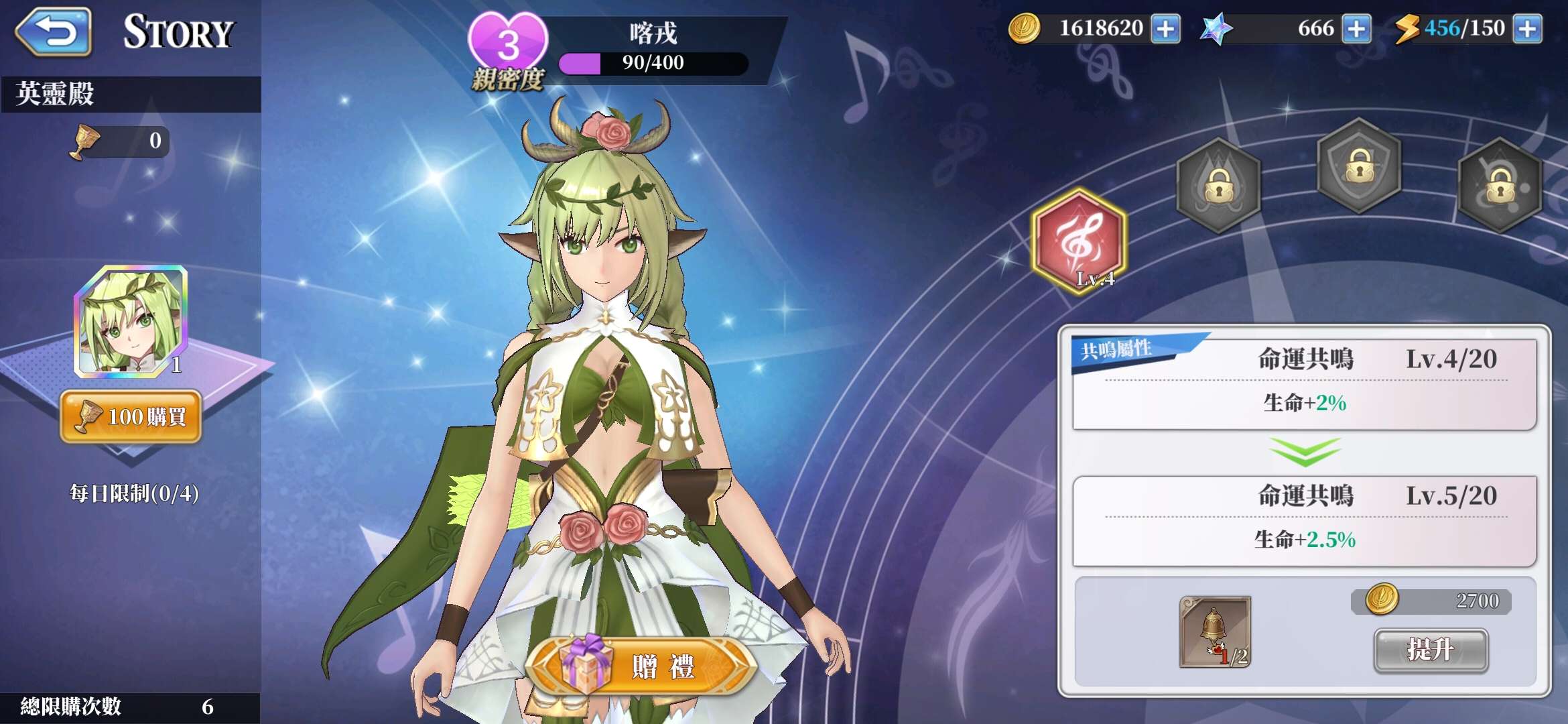Select the red Lv.4 resonance hexagon
Viewport: 1568px width, 724px height.
pyautogui.click(x=1079, y=241)
